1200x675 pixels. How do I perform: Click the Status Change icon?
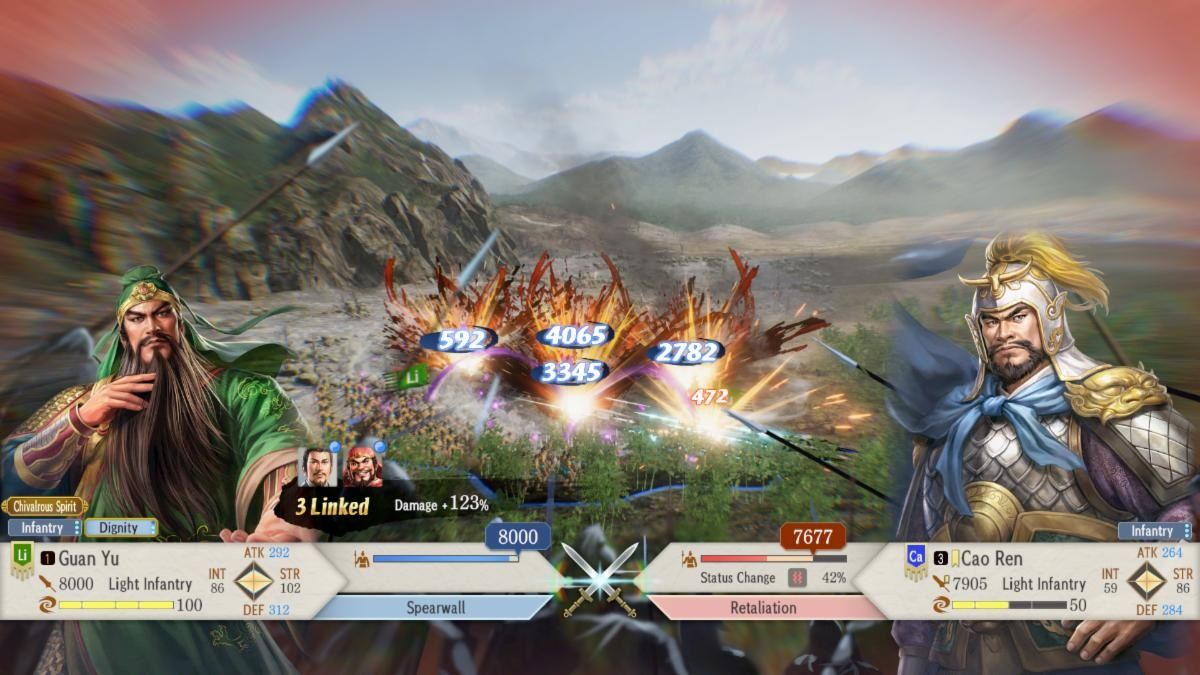pos(797,577)
